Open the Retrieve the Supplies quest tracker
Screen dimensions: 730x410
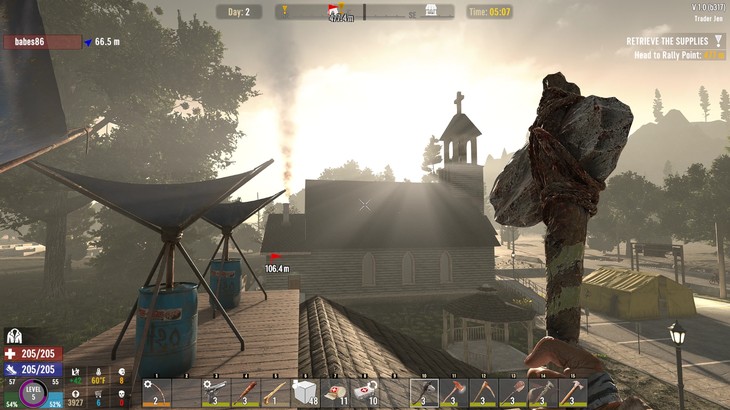[x=667, y=41]
